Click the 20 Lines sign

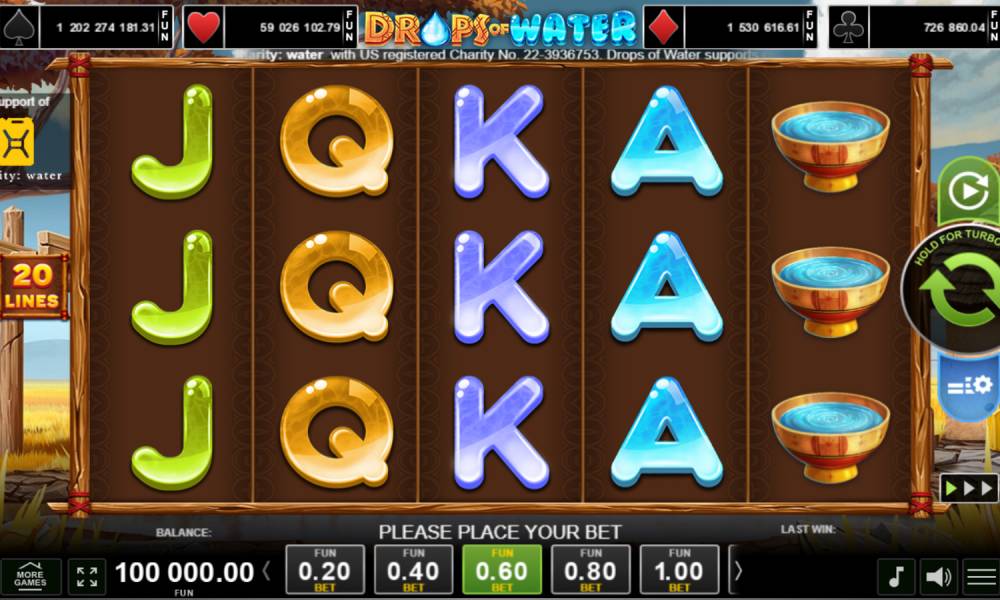pyautogui.click(x=32, y=285)
